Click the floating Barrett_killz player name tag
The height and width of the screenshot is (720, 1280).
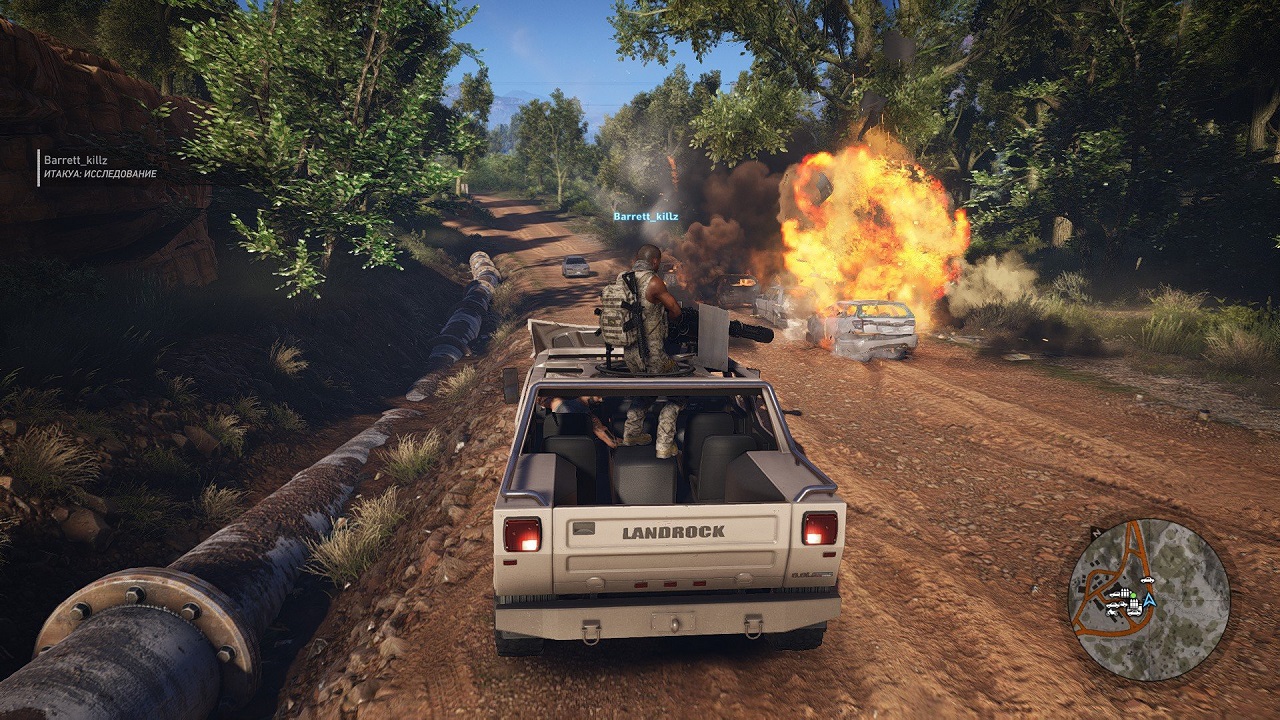pos(645,216)
